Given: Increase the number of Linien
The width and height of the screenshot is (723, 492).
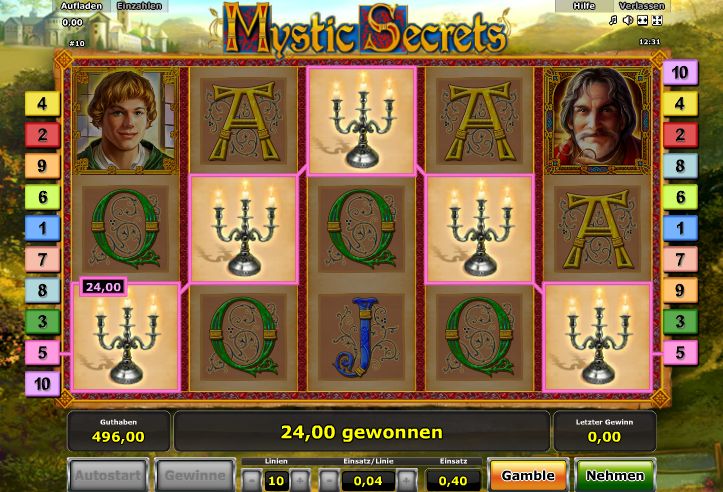Looking at the screenshot, I should click(301, 481).
